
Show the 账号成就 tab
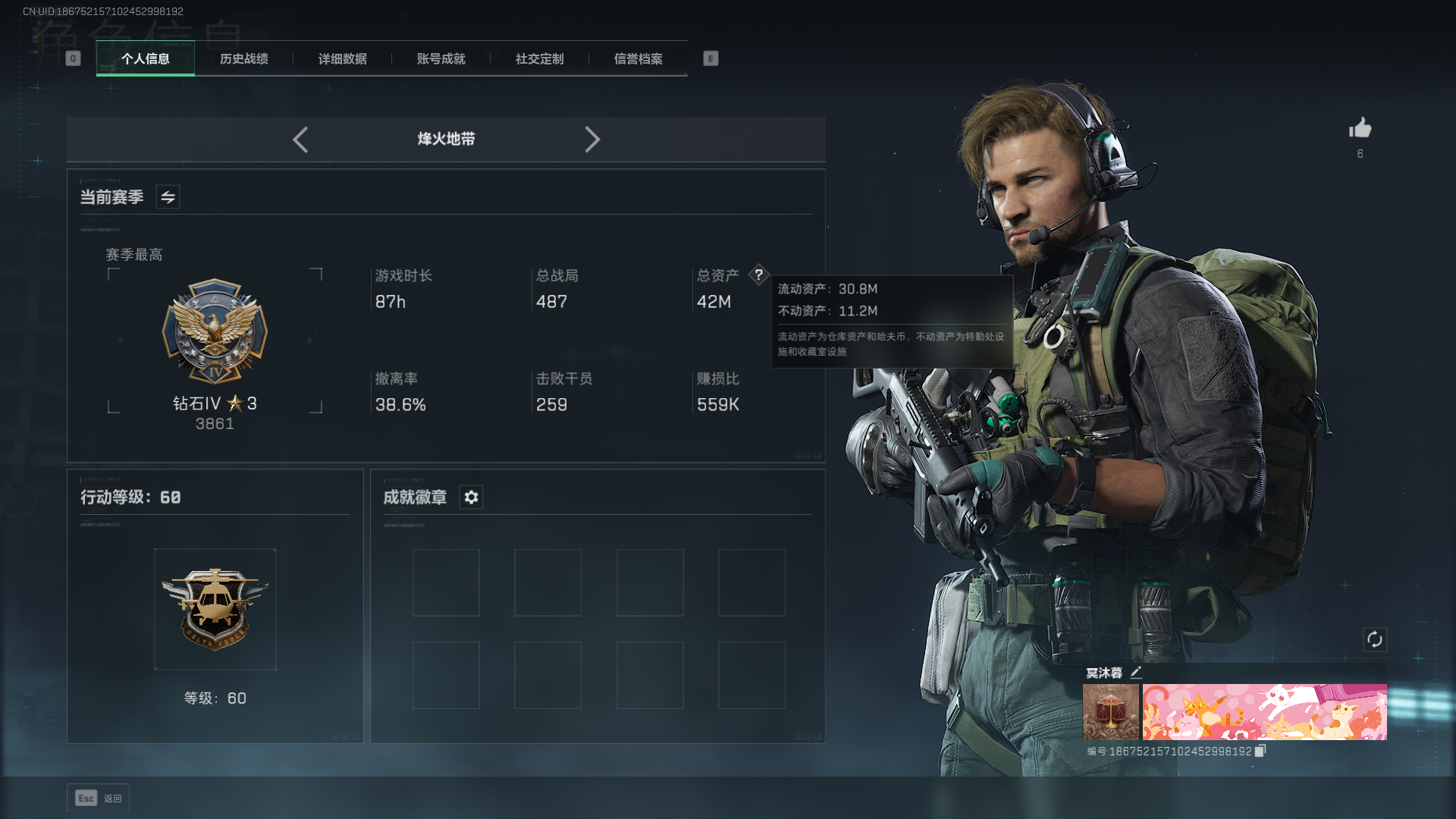point(441,59)
